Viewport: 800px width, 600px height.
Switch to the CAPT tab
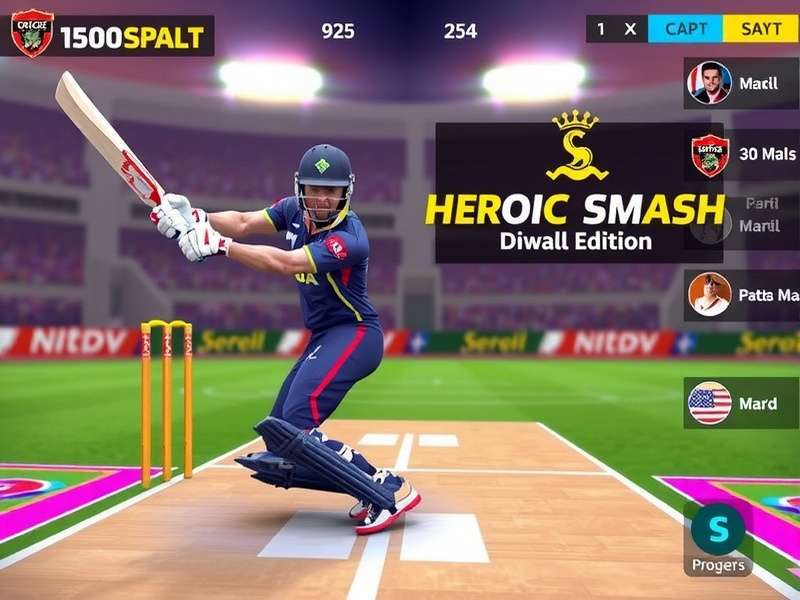pyautogui.click(x=686, y=29)
